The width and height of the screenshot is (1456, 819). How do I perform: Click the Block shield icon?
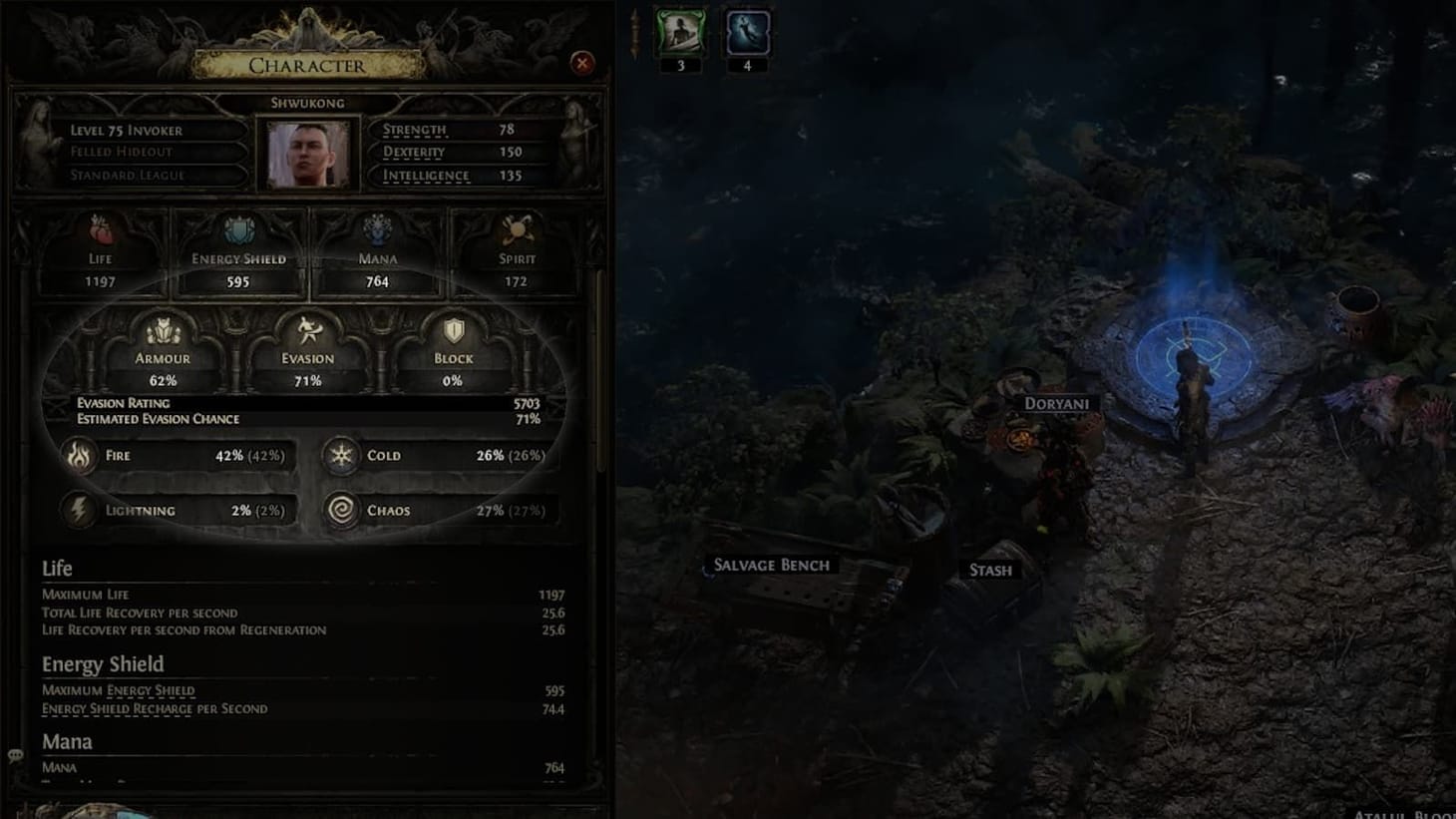452,329
